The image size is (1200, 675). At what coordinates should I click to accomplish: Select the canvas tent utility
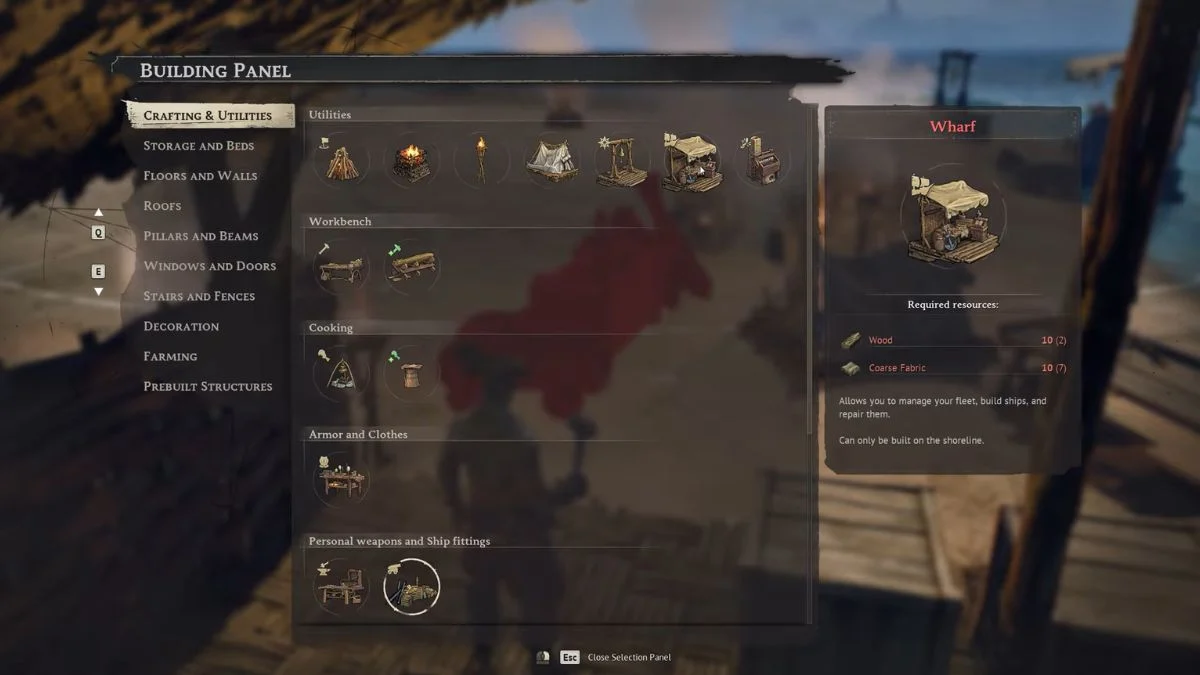(551, 161)
